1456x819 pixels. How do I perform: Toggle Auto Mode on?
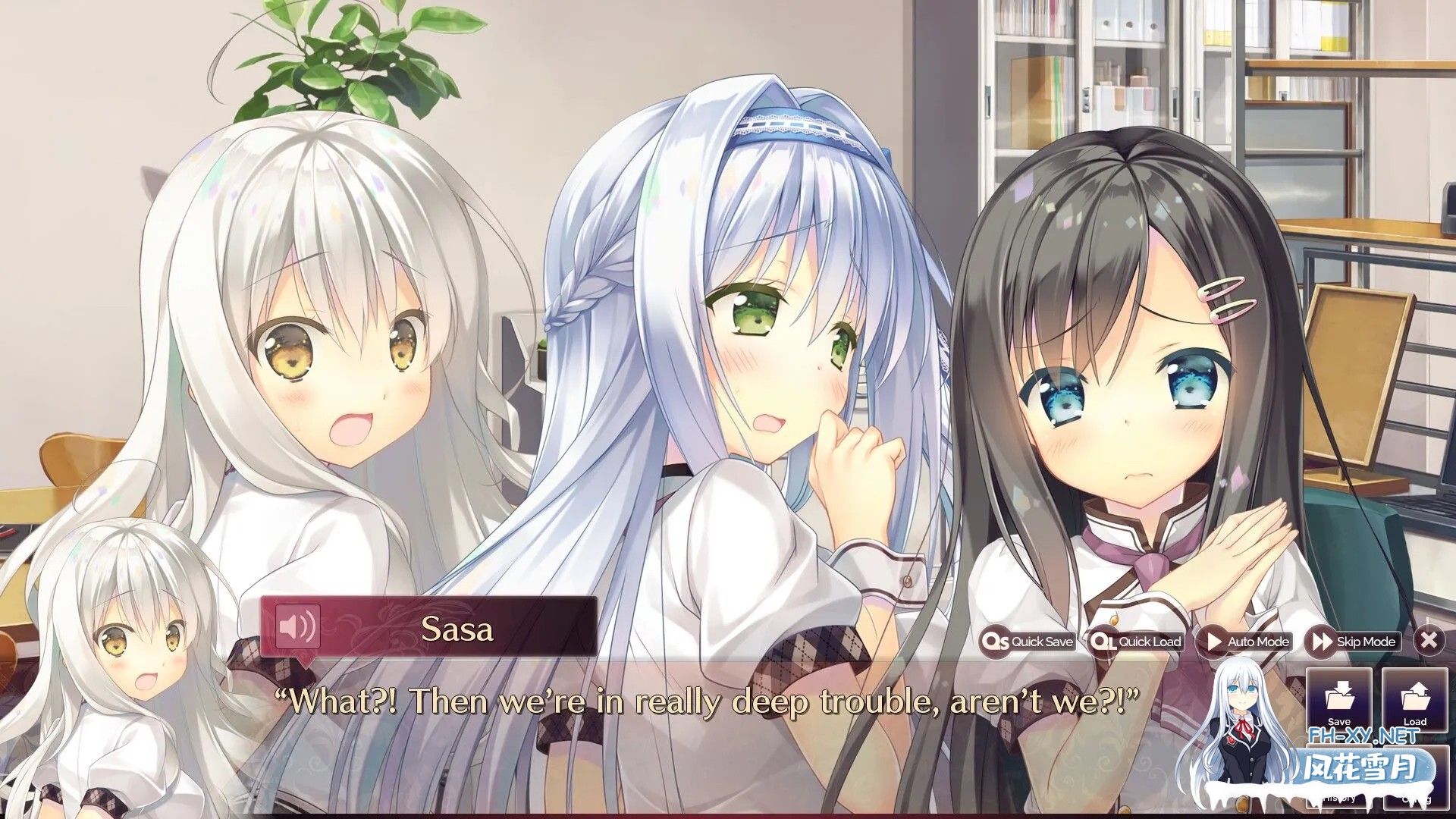click(x=1247, y=642)
